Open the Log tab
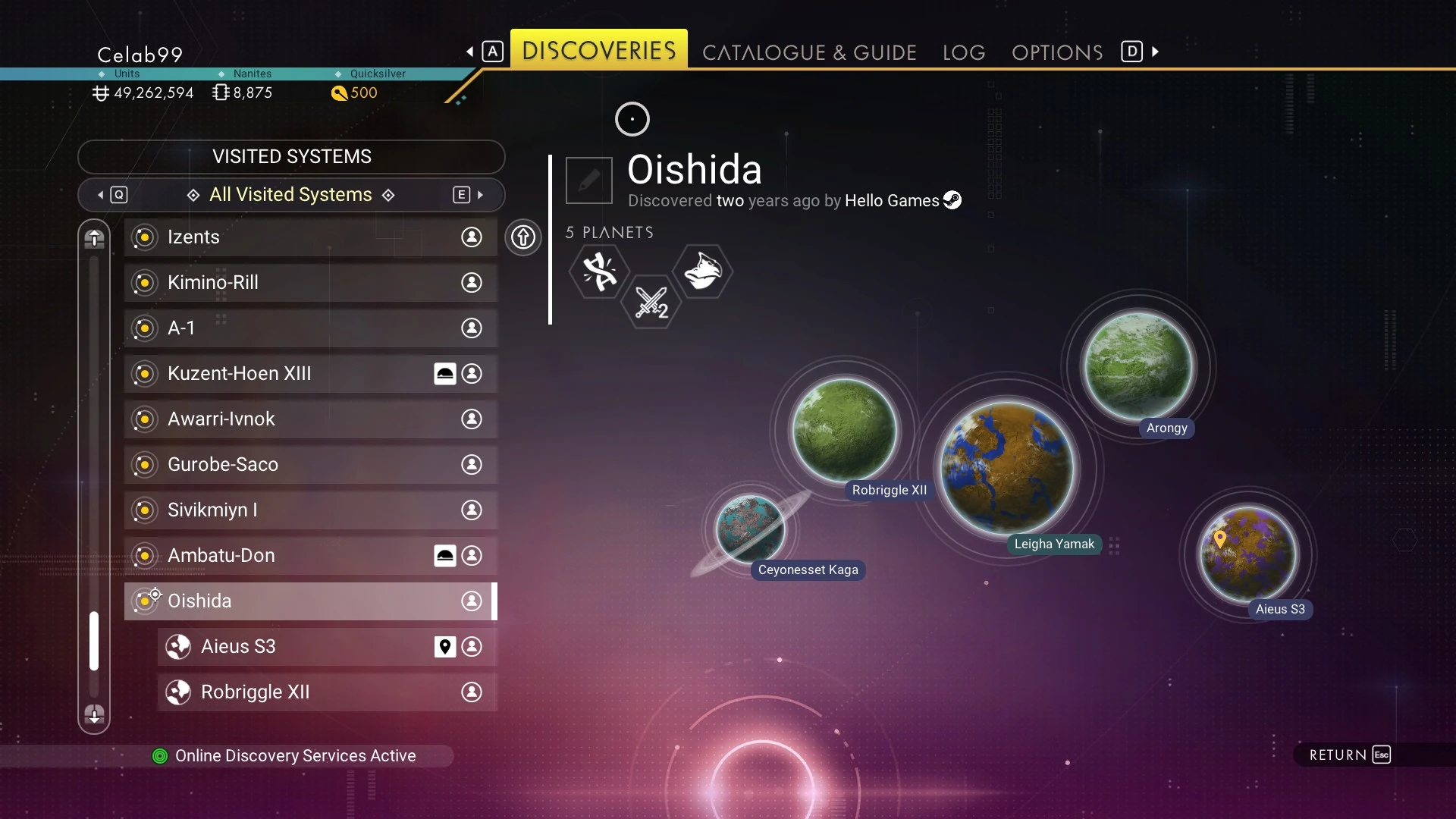Screen dimensions: 1456x819 (x=964, y=52)
